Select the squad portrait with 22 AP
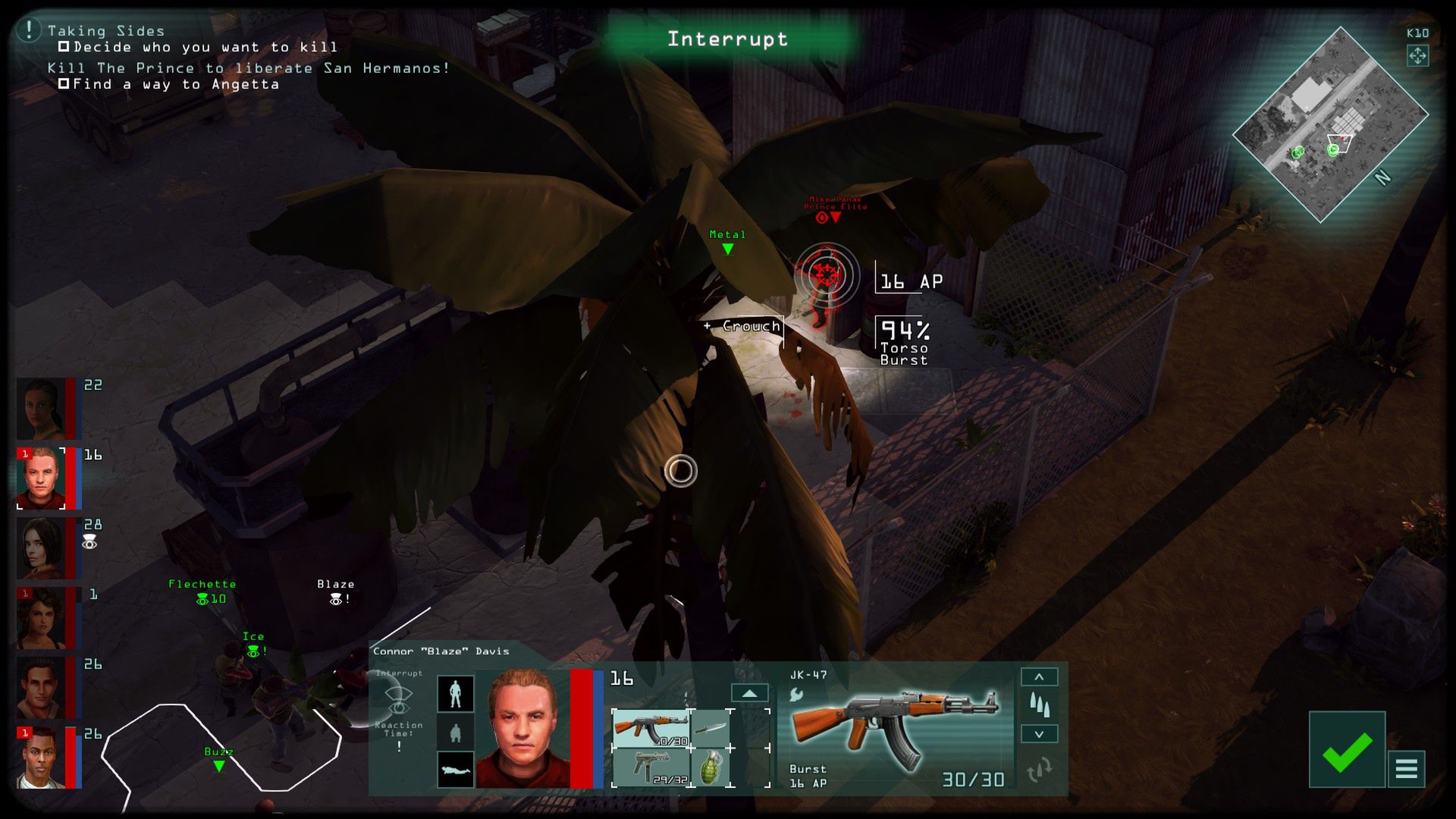1456x819 pixels. (42, 409)
